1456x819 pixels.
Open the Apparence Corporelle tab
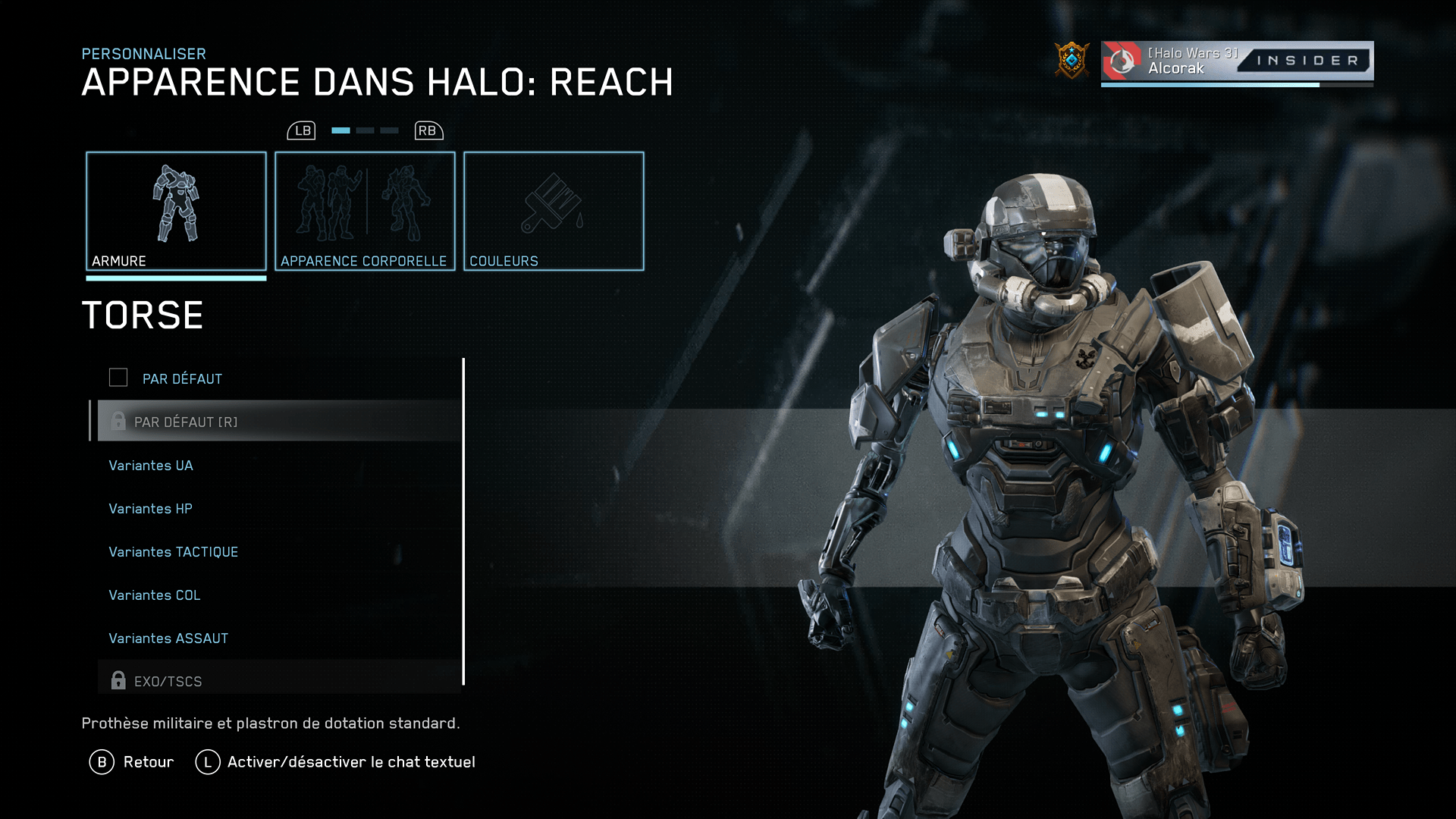[x=365, y=211]
